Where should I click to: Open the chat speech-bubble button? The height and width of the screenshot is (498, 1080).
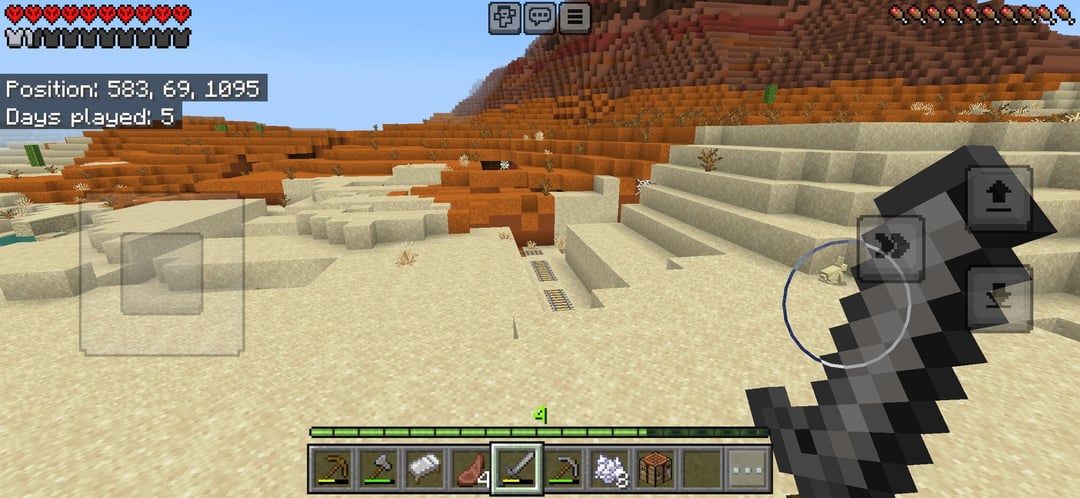540,17
